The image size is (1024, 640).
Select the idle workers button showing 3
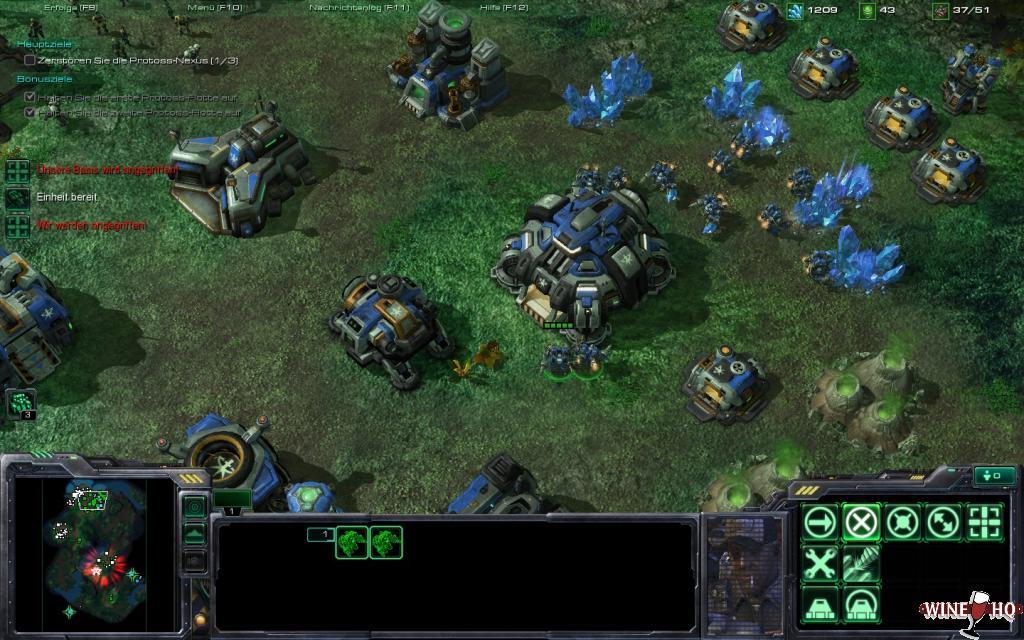coord(21,403)
